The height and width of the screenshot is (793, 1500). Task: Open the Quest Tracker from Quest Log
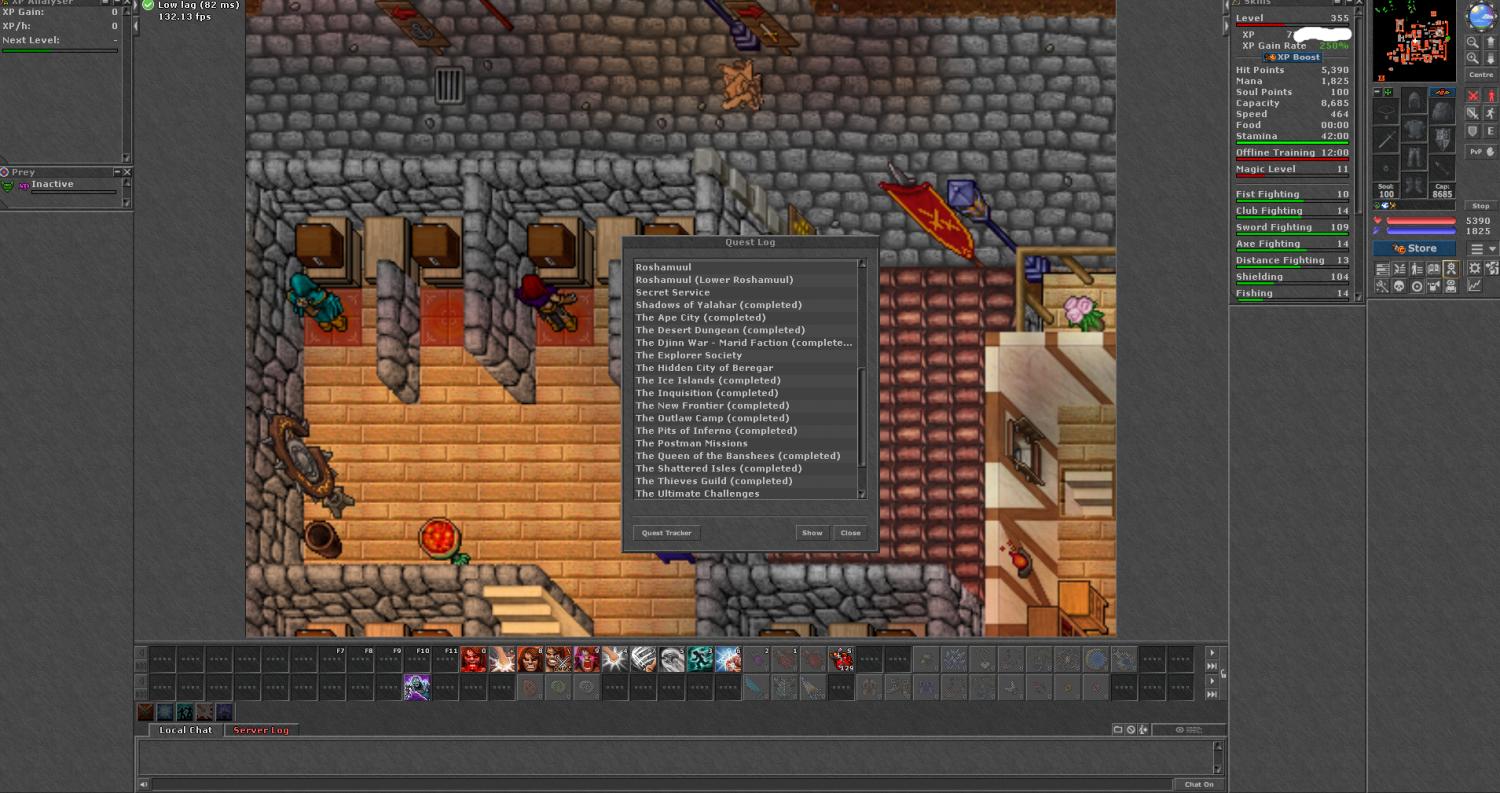666,533
